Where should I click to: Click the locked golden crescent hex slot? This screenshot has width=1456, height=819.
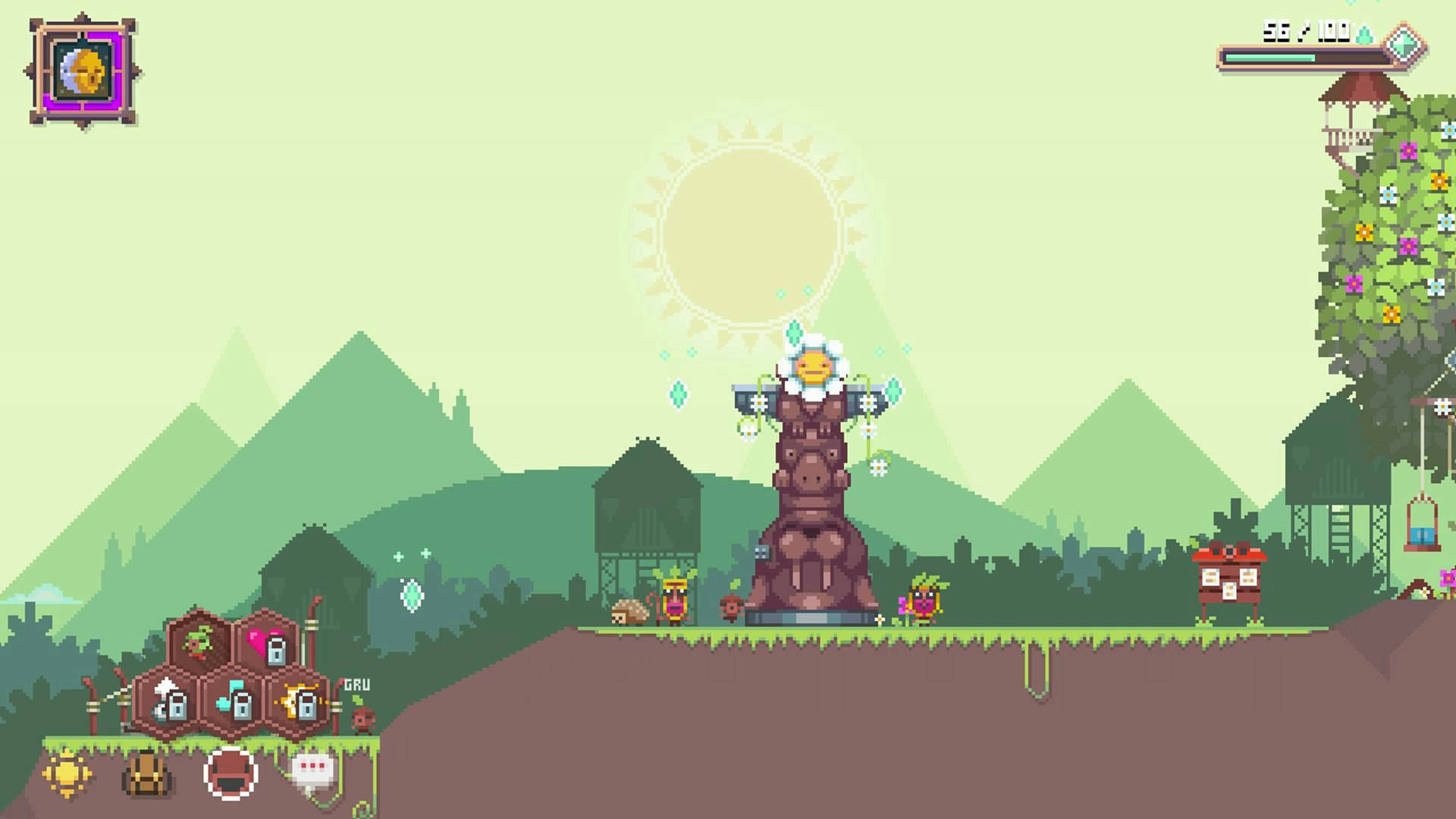click(x=298, y=701)
